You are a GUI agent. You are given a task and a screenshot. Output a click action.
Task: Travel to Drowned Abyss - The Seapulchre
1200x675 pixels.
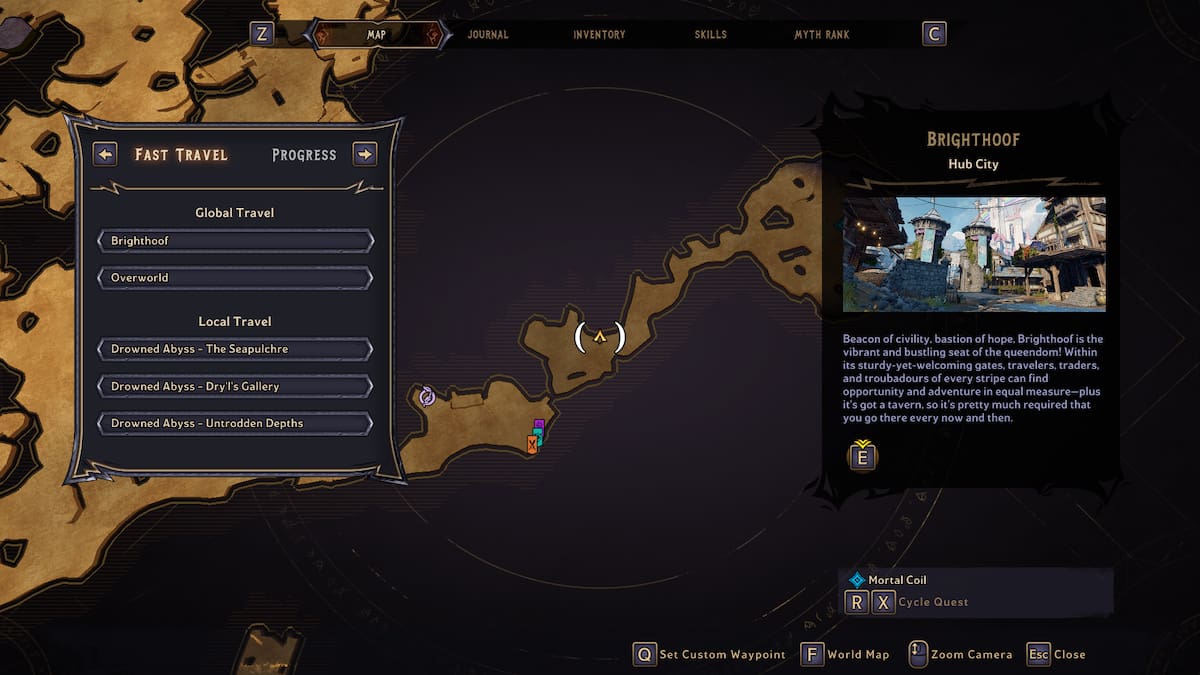[235, 349]
